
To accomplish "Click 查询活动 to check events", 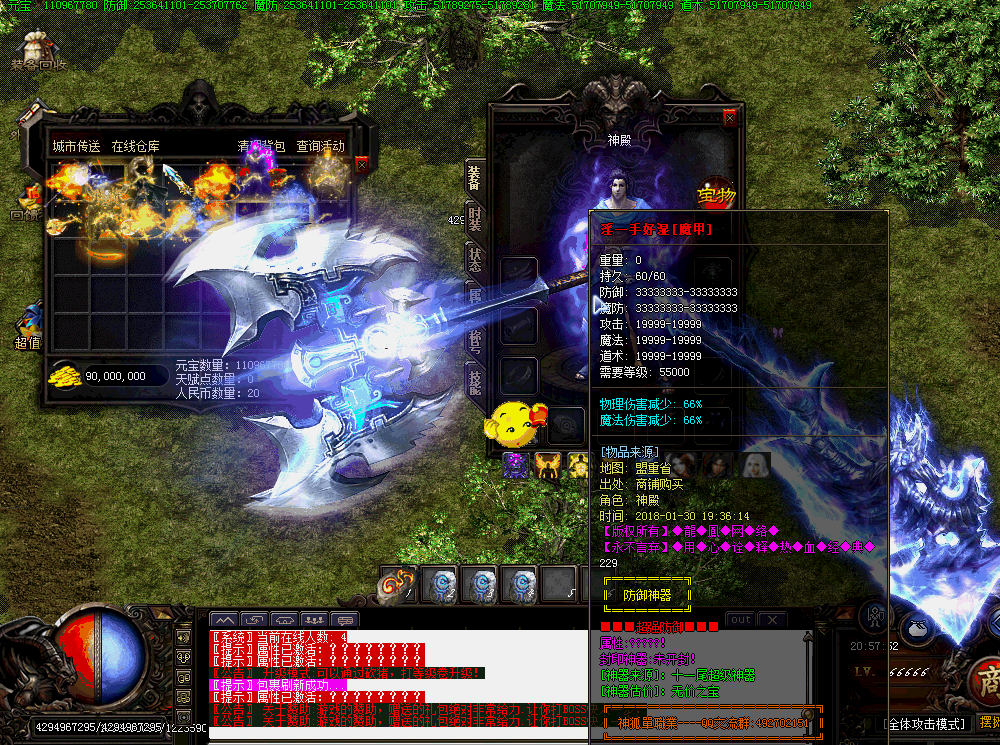I will (x=320, y=146).
